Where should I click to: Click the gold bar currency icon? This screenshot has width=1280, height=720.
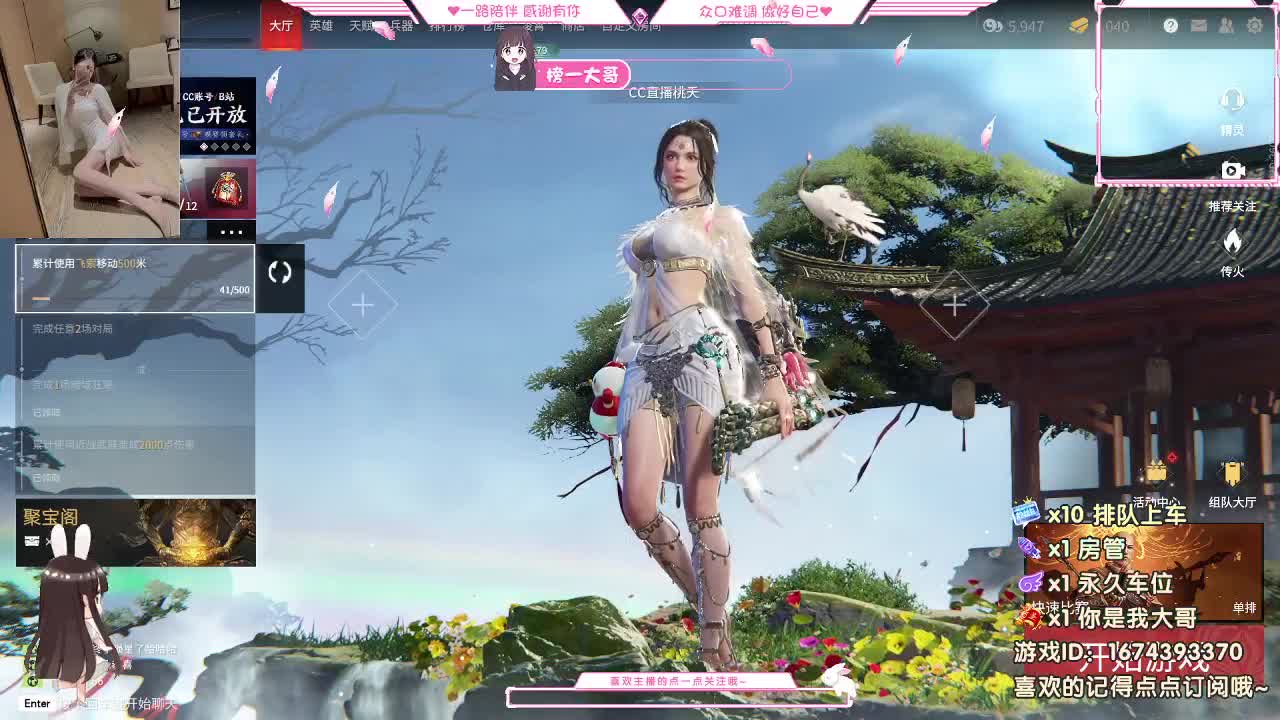(x=1078, y=26)
